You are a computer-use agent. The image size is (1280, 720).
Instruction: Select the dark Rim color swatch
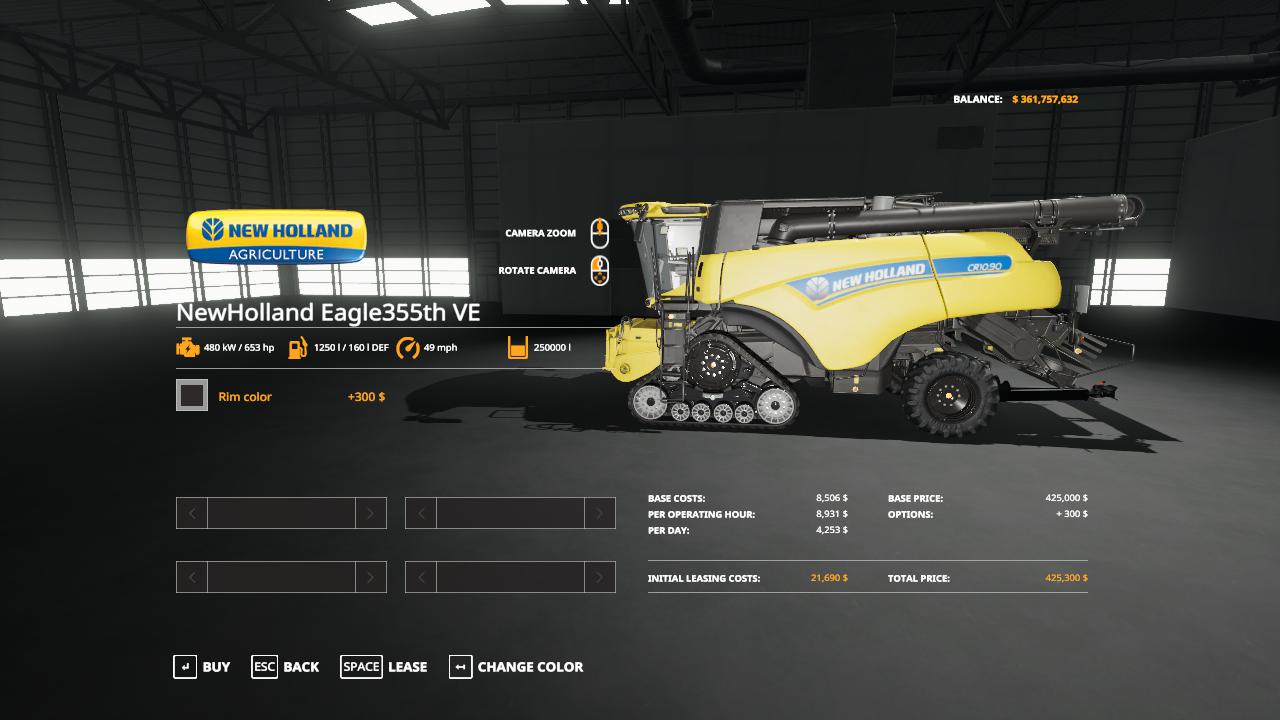(192, 396)
